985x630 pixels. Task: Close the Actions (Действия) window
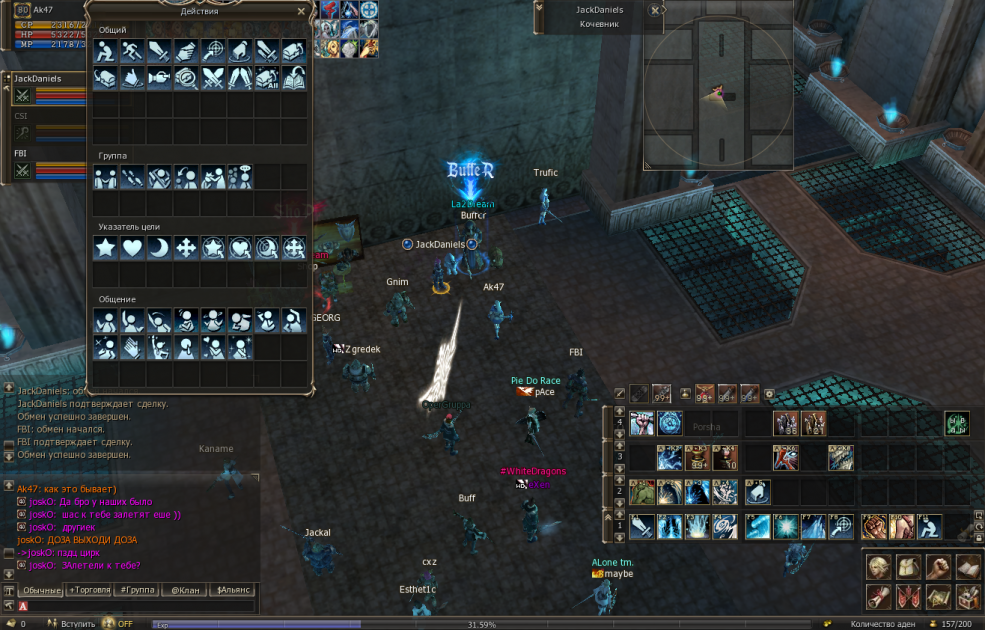tap(302, 12)
